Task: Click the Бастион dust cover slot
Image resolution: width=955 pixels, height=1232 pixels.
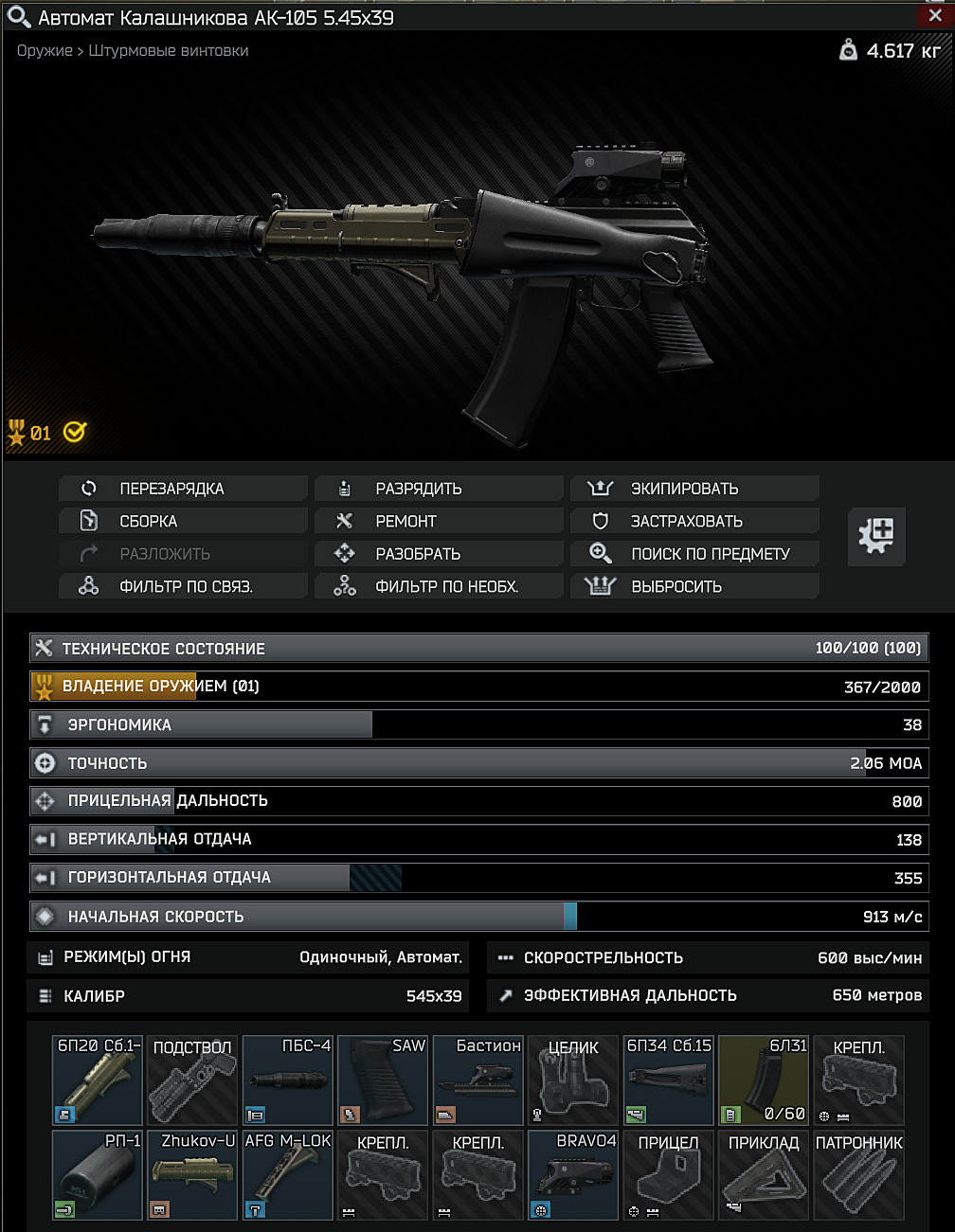Action: (x=477, y=1080)
